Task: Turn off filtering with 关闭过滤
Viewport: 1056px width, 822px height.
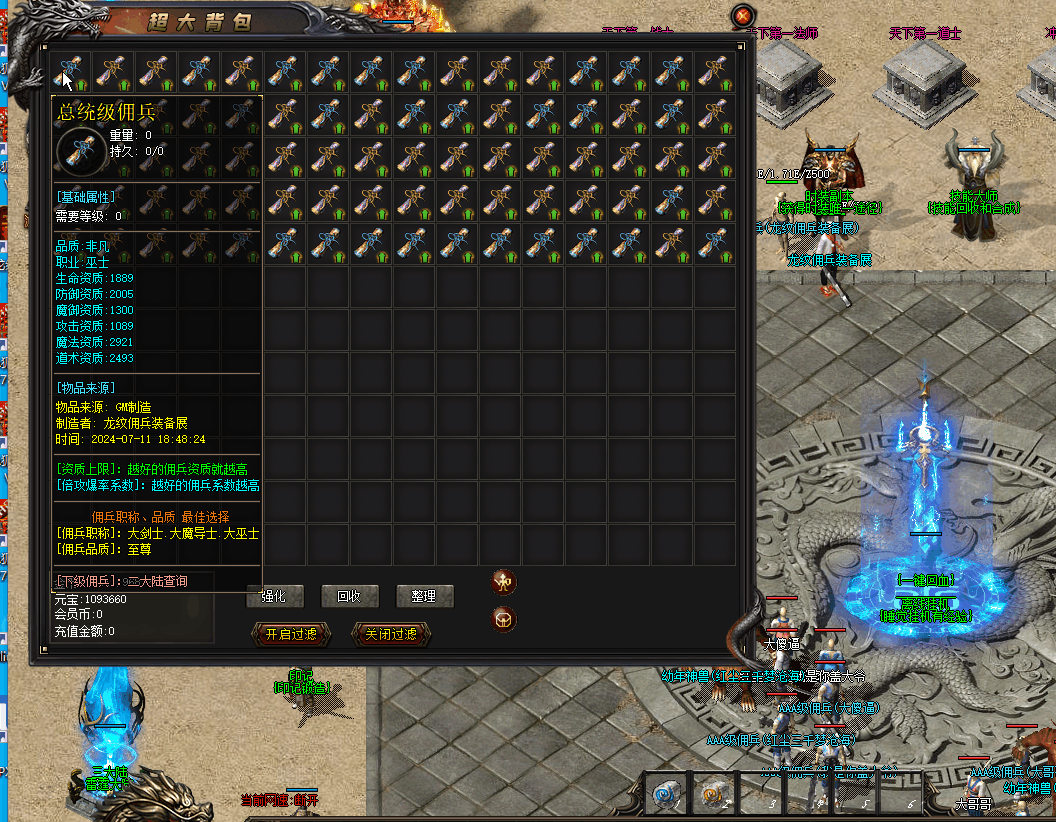Action: [391, 634]
